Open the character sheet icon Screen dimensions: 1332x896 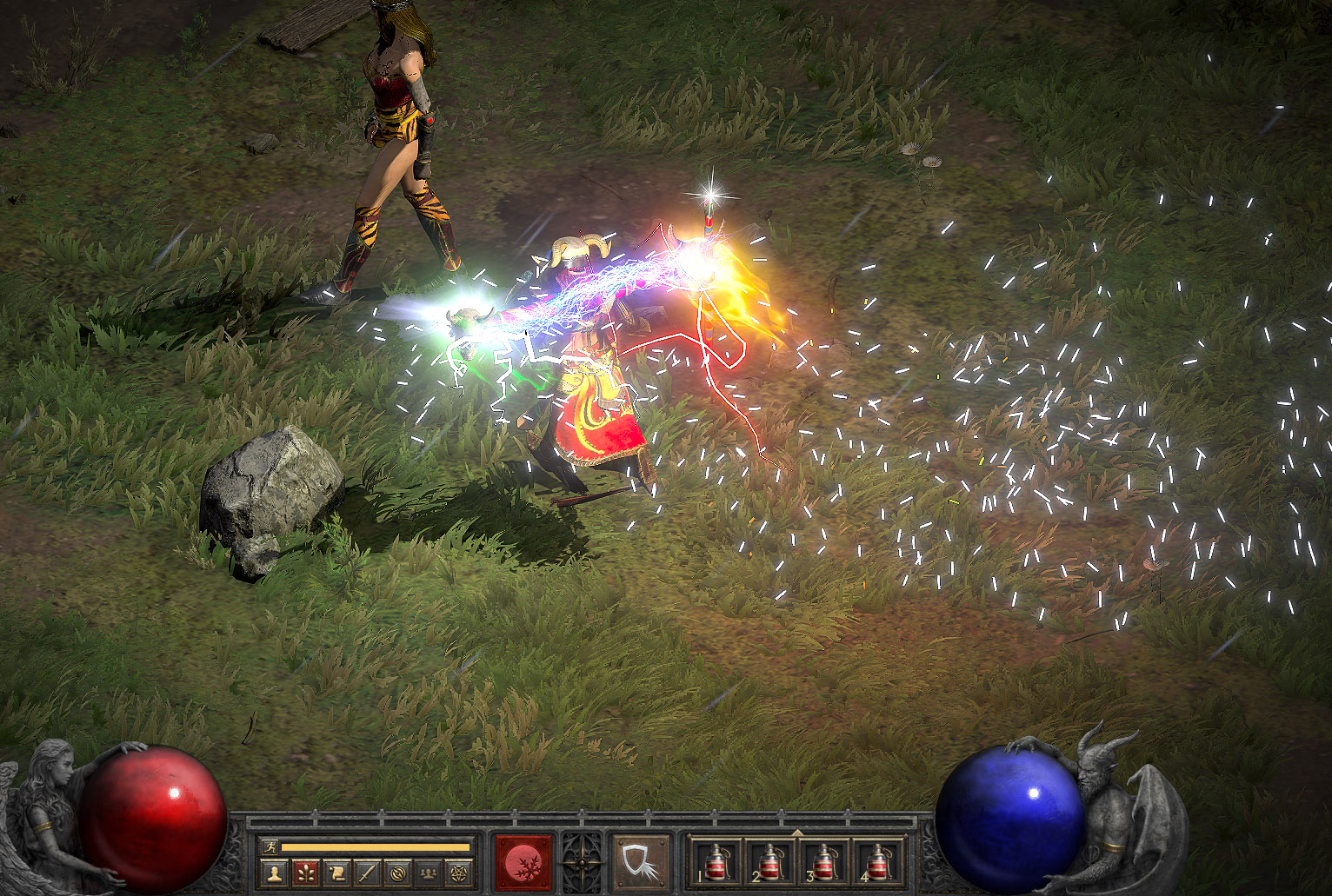pos(275,872)
